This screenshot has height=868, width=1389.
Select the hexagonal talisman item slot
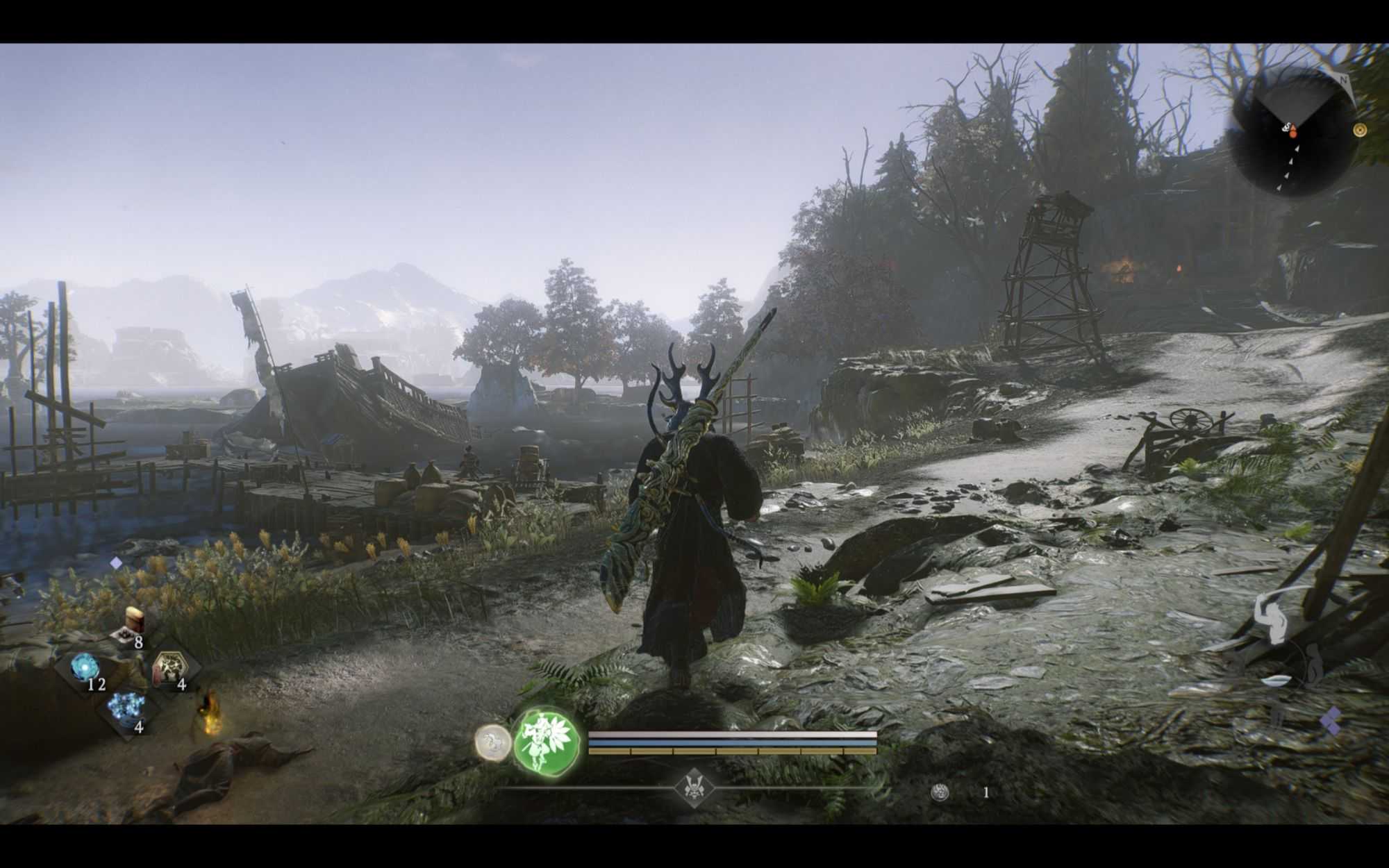tap(169, 668)
